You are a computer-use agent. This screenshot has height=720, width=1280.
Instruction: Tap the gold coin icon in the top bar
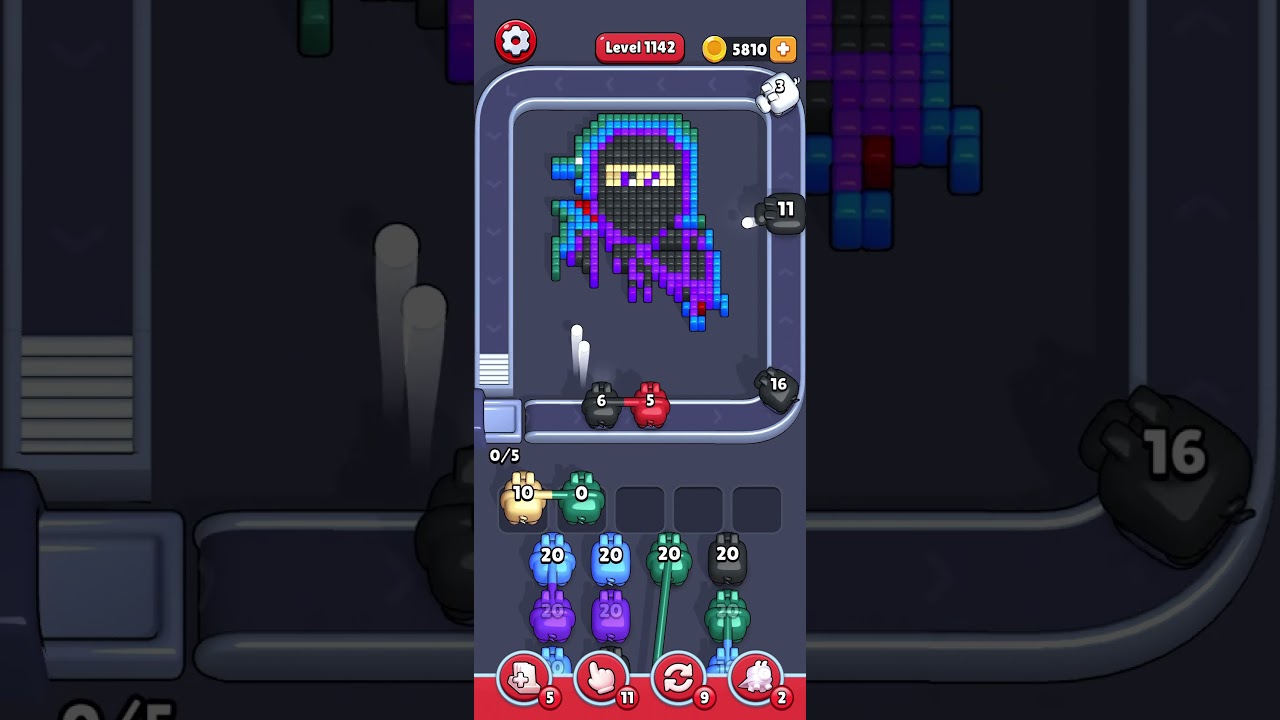[x=715, y=48]
